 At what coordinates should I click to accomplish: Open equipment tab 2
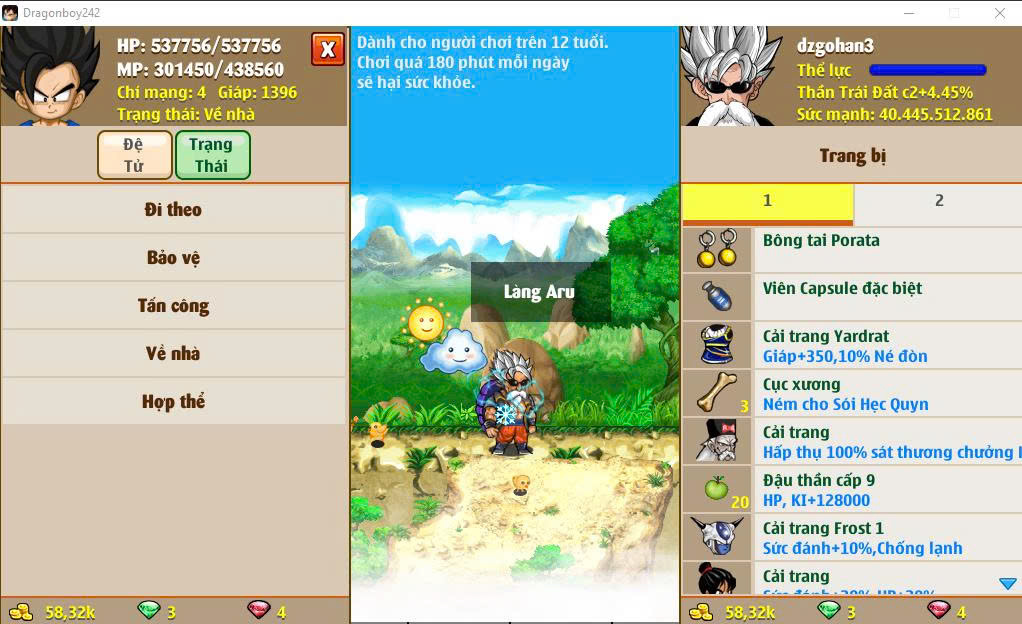938,201
